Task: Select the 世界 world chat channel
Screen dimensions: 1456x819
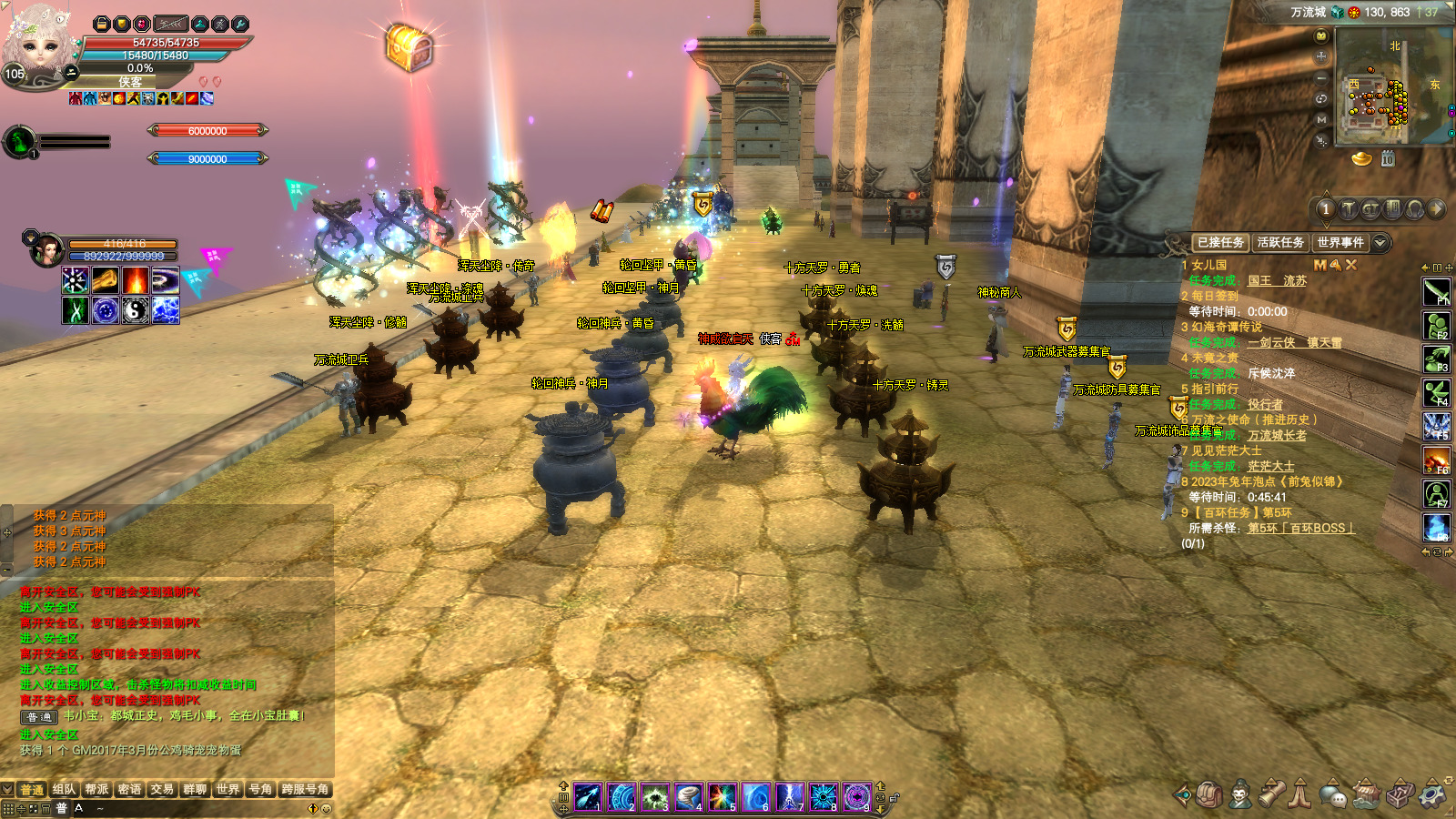Action: (227, 789)
